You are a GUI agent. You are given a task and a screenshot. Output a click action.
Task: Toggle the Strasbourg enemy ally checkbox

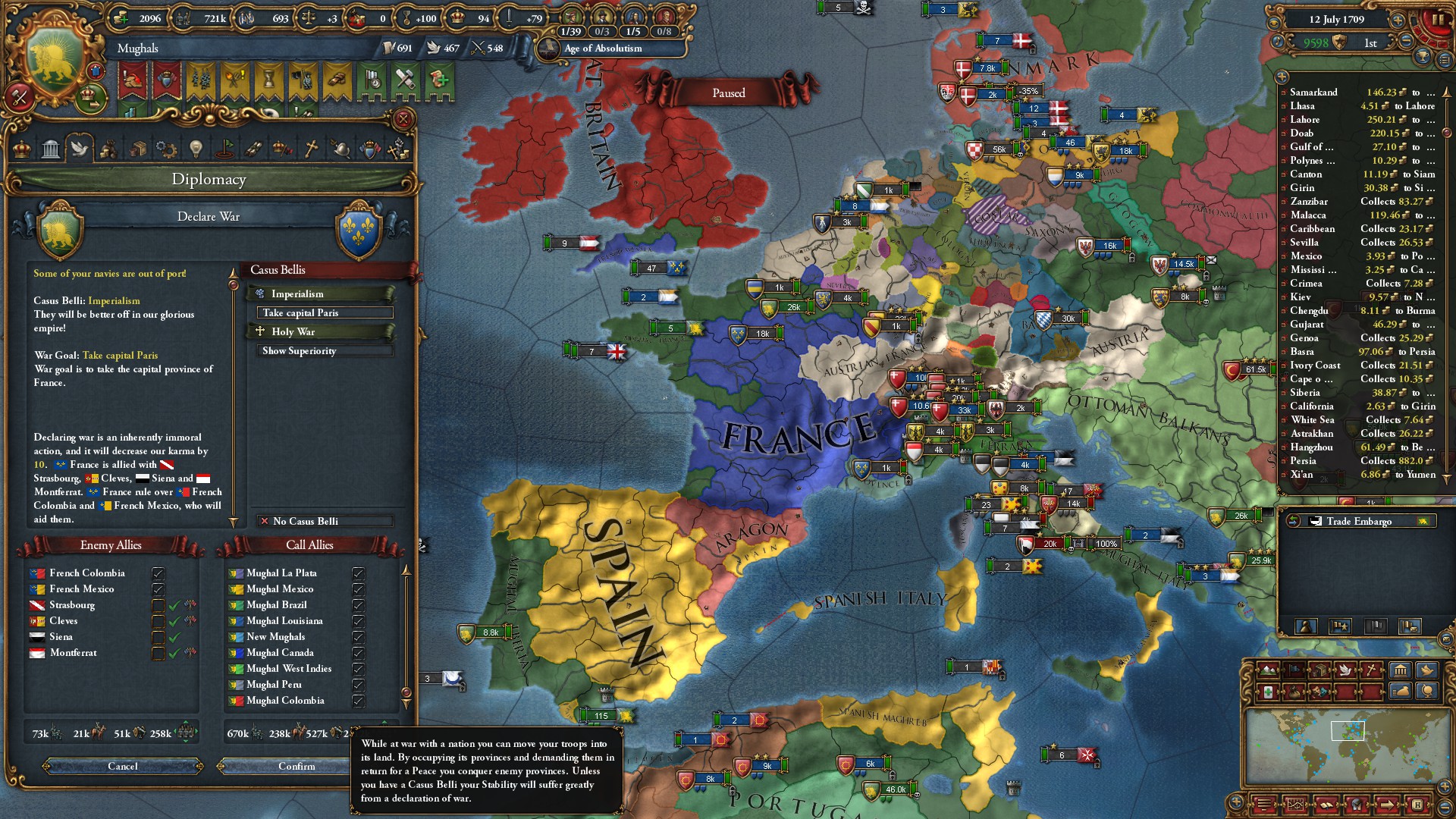[x=158, y=605]
